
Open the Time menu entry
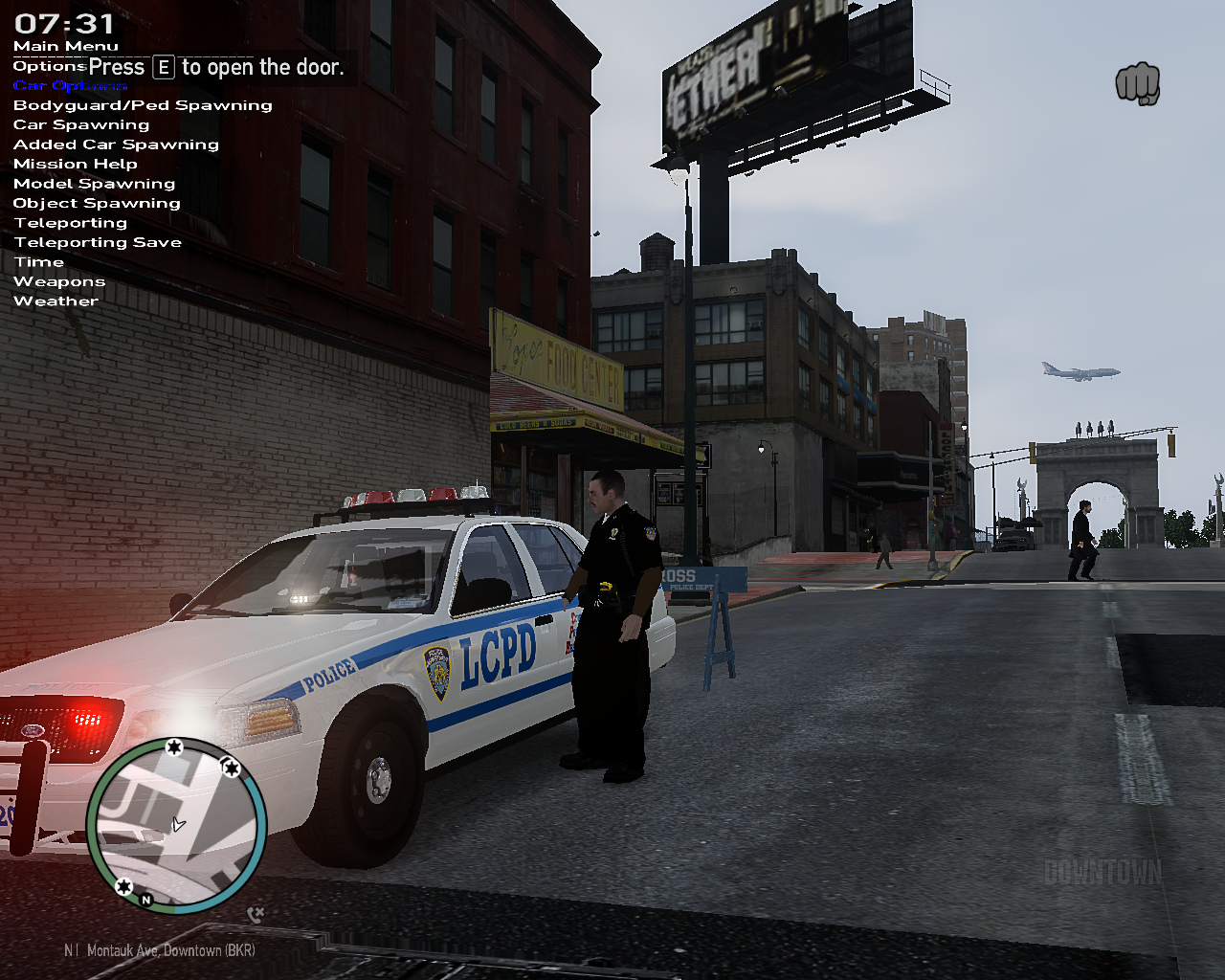[38, 262]
